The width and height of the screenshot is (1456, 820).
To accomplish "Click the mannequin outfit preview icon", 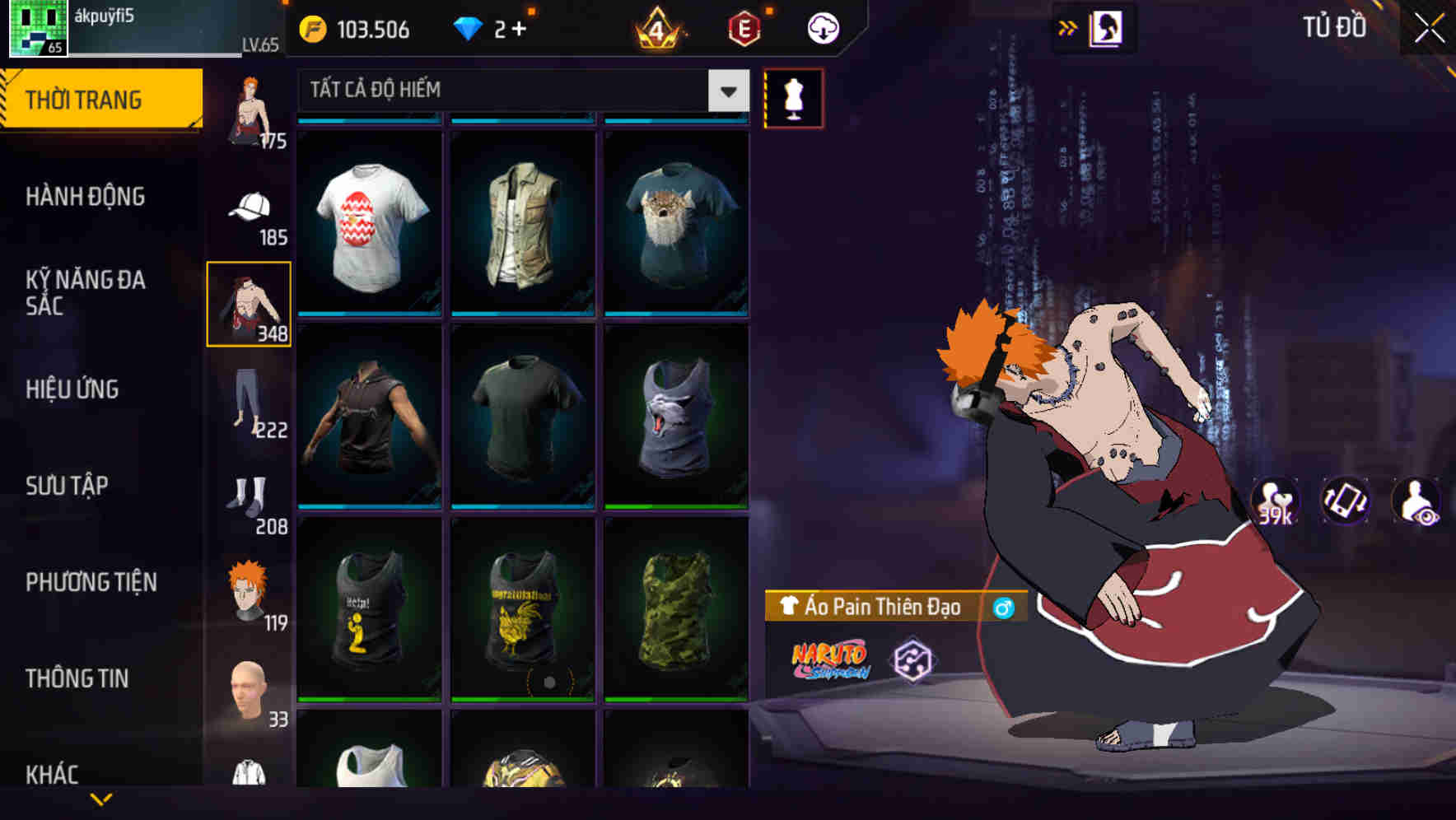I will (795, 99).
